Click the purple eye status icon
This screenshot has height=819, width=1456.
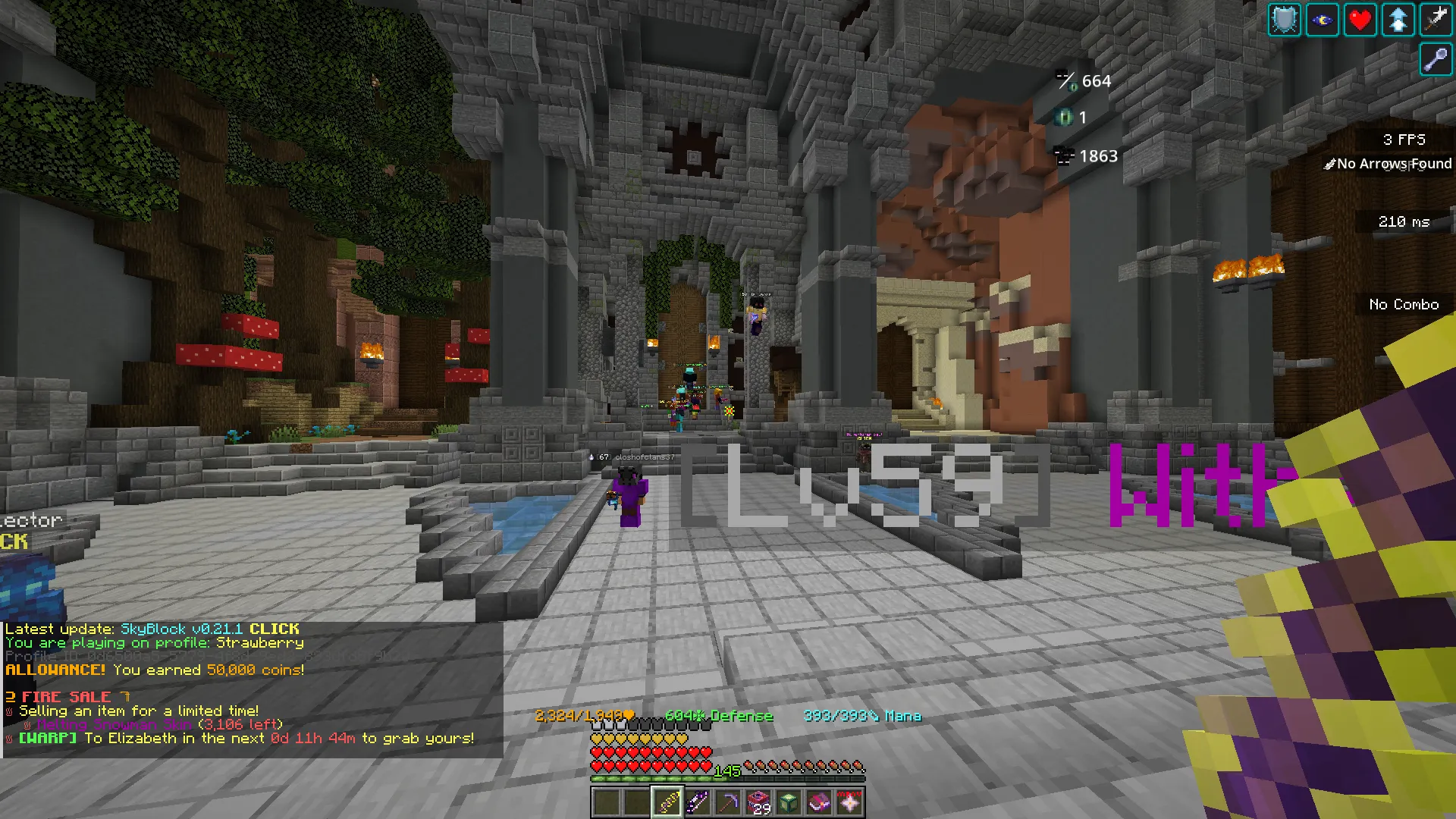(1322, 20)
